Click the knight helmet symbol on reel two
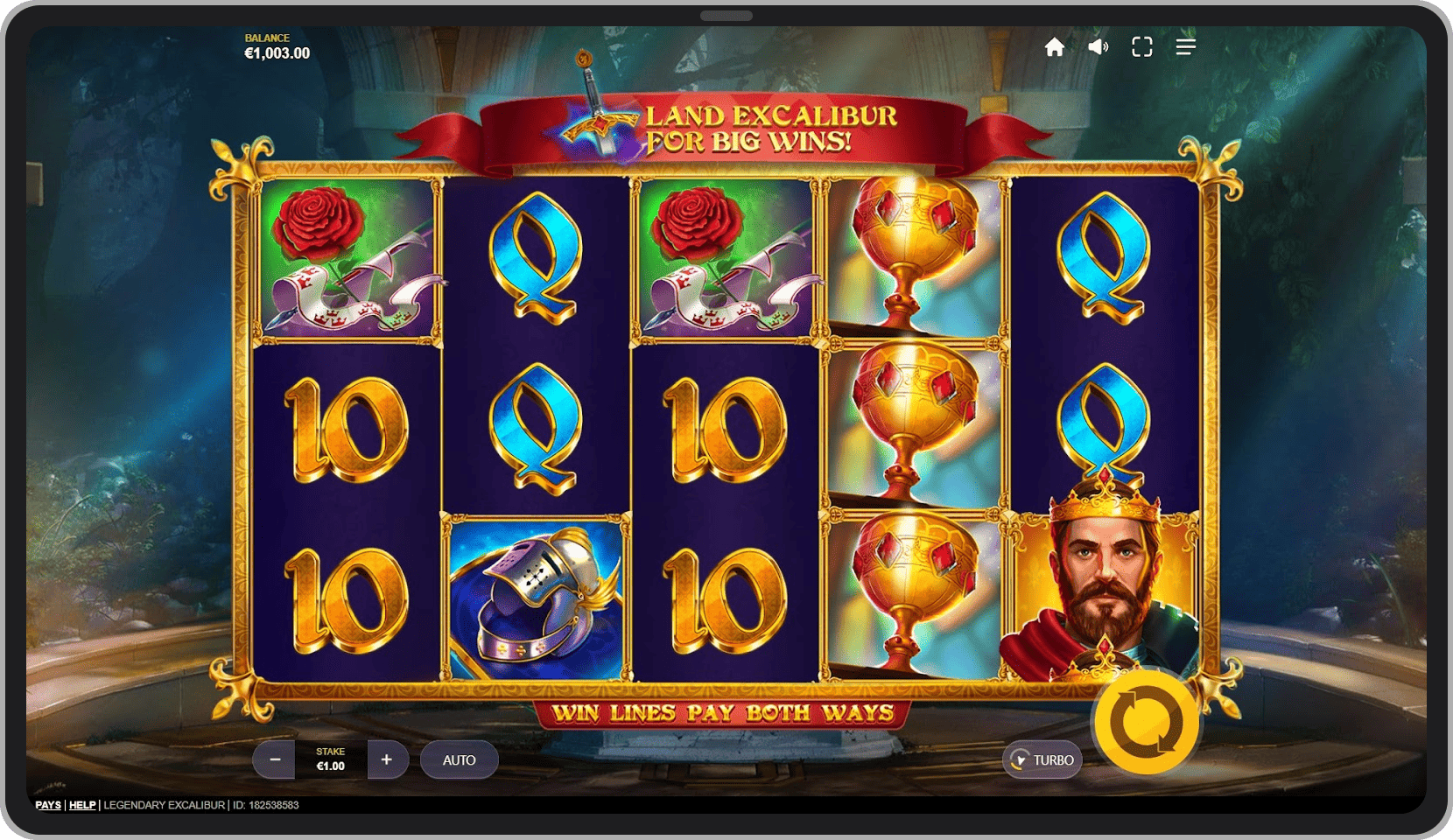This screenshot has width=1453, height=840. click(535, 595)
